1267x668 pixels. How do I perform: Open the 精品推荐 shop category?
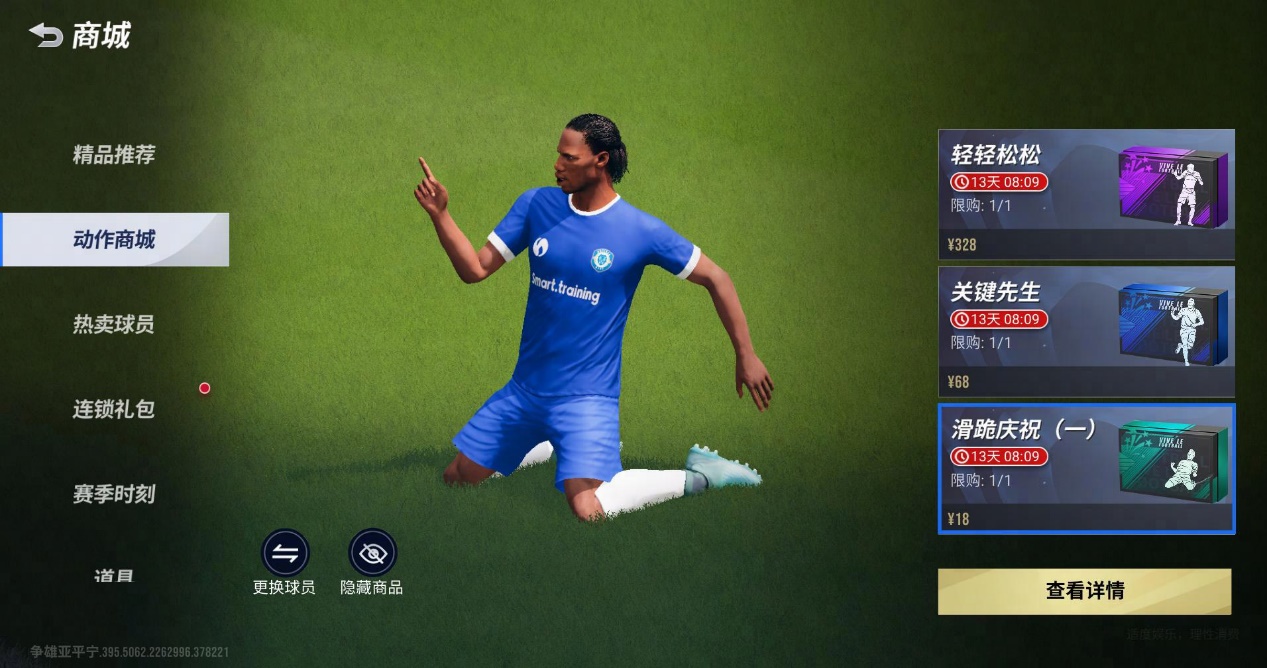click(114, 155)
